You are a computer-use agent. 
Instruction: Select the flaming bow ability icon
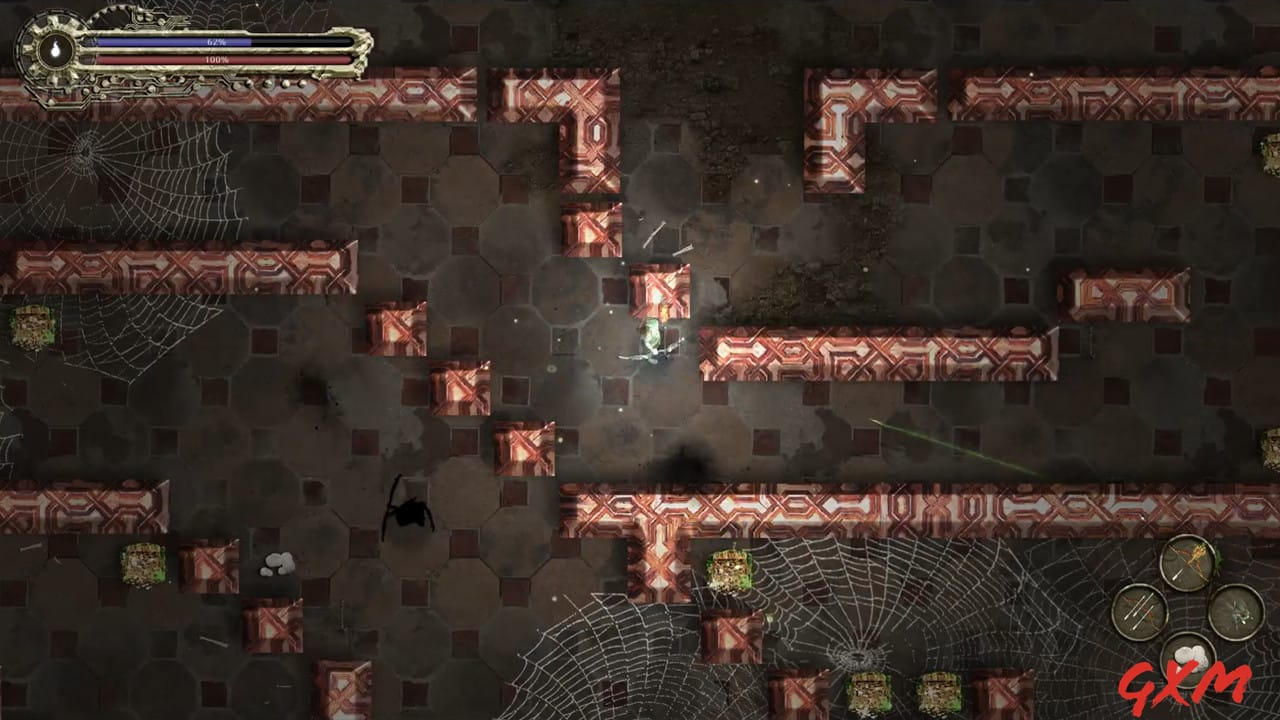point(1188,563)
